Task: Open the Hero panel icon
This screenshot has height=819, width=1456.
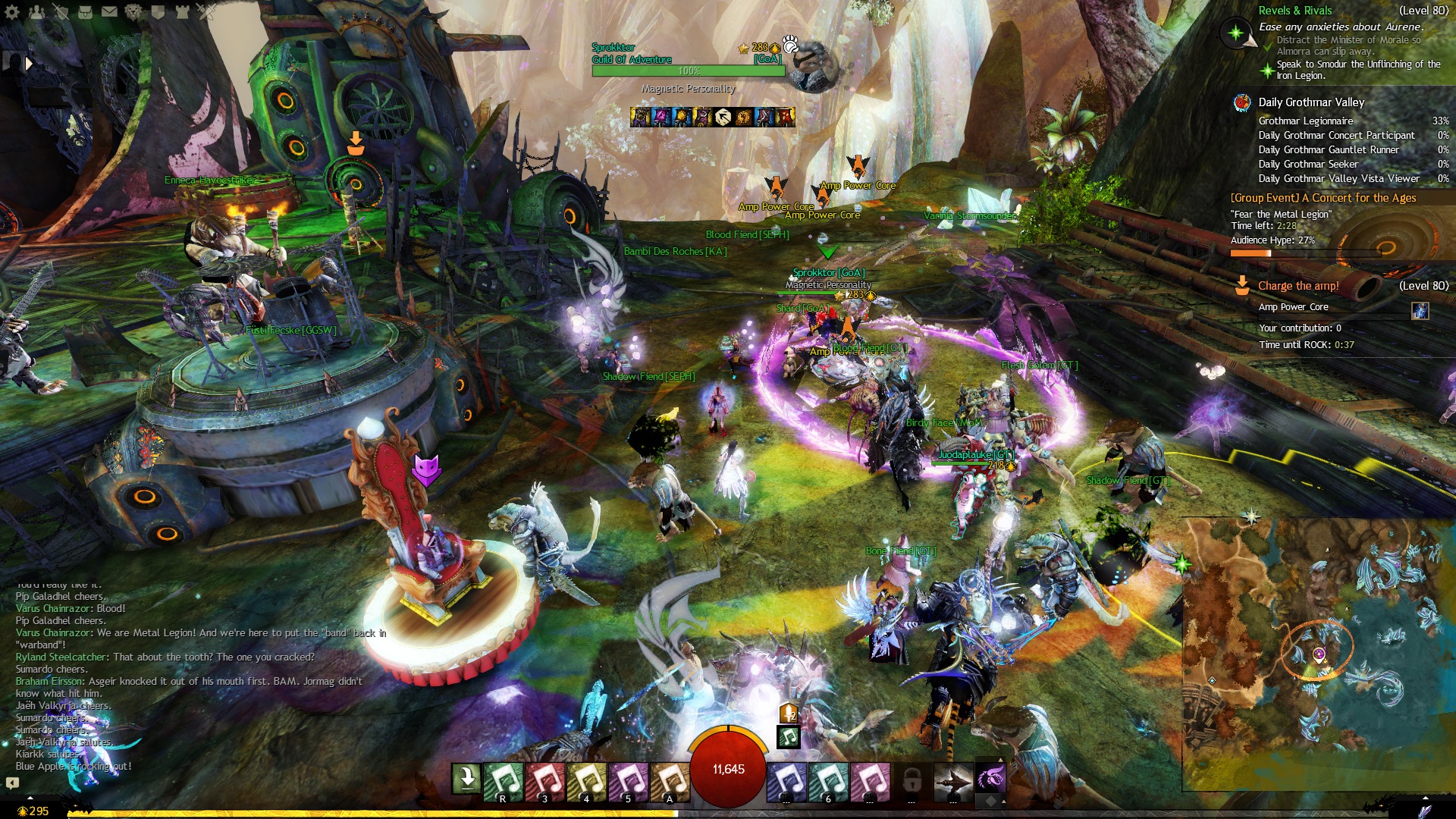Action: (61, 11)
